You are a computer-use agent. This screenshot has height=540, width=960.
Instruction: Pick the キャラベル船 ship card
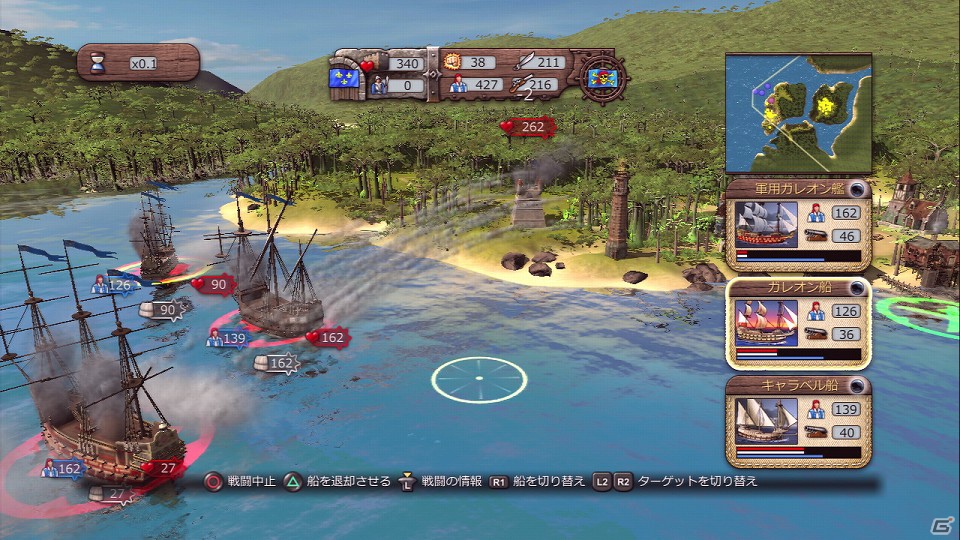pyautogui.click(x=797, y=420)
